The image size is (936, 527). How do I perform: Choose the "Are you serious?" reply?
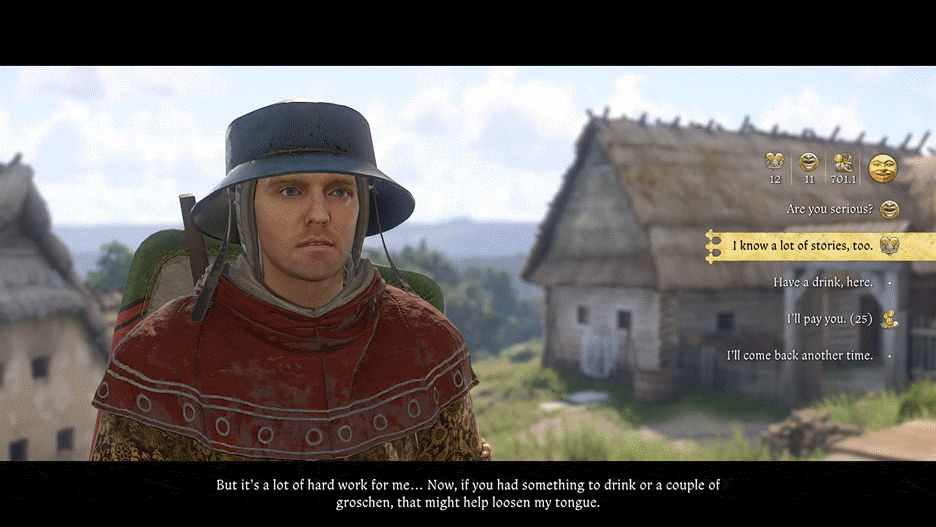coord(829,210)
